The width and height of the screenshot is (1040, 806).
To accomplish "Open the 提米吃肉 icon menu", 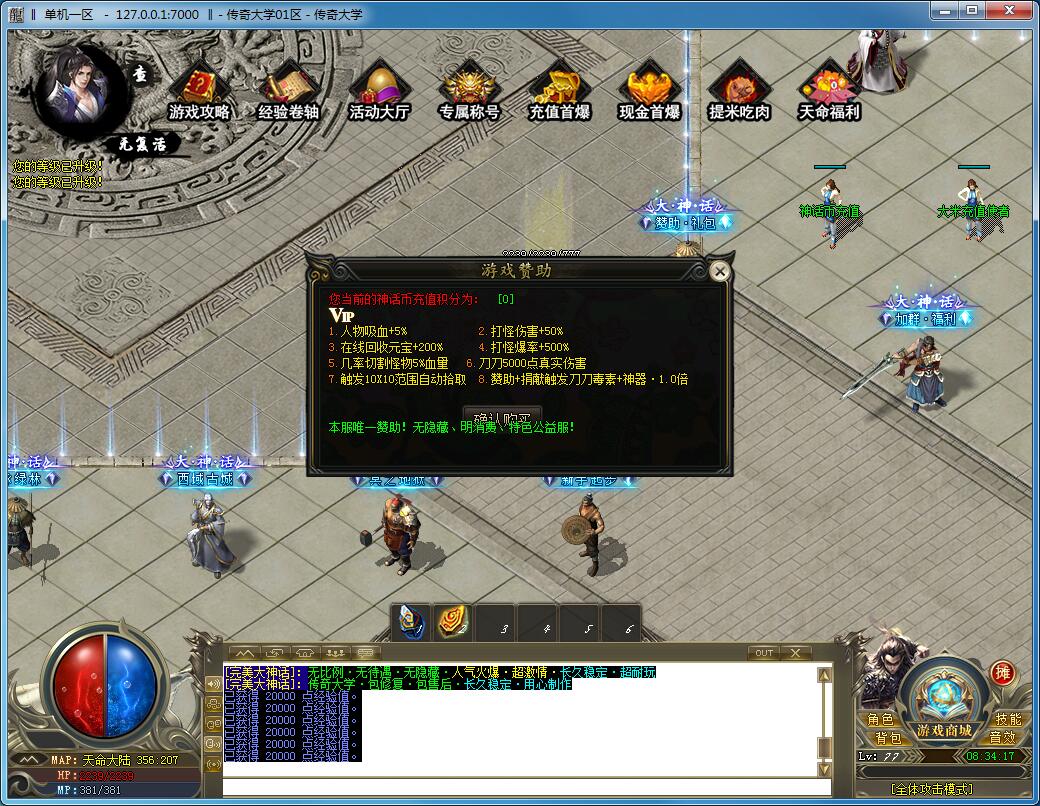I will click(x=739, y=92).
